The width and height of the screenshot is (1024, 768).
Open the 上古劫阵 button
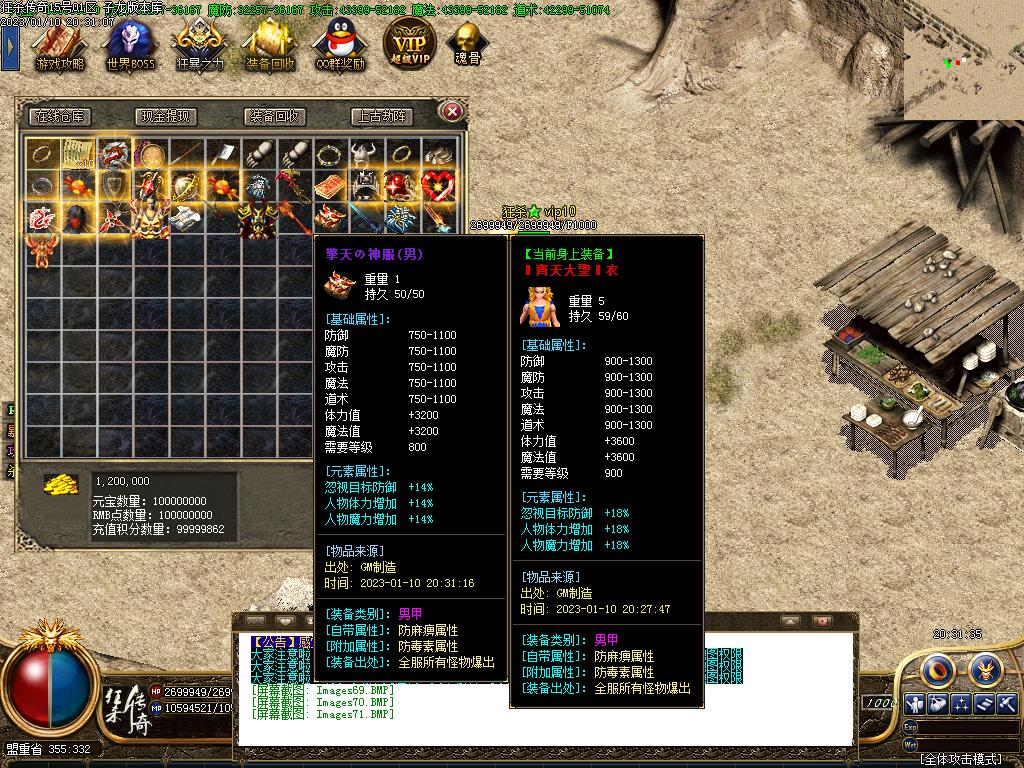click(x=382, y=116)
